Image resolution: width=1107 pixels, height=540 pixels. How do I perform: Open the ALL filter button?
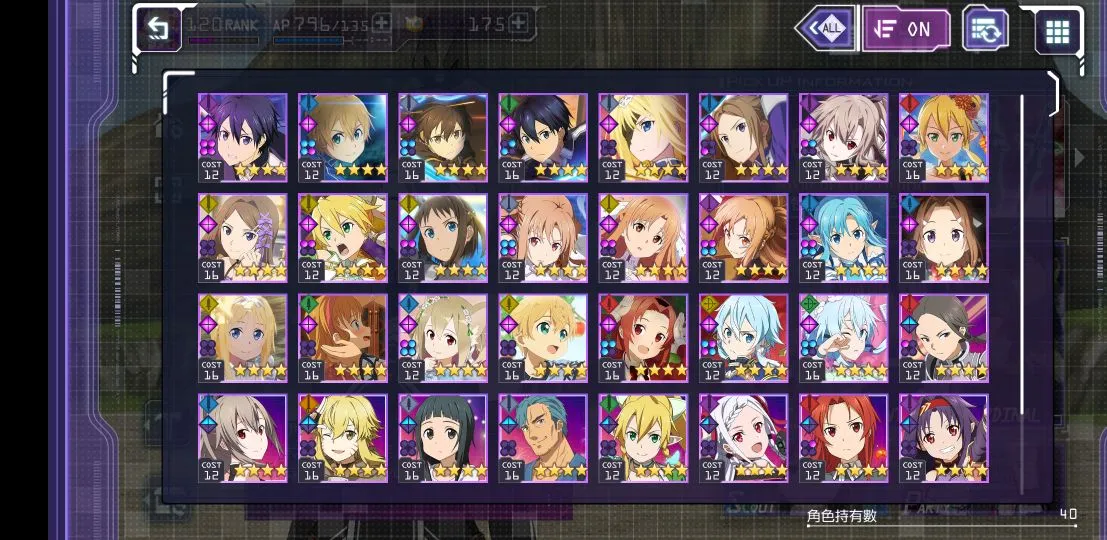pos(826,29)
